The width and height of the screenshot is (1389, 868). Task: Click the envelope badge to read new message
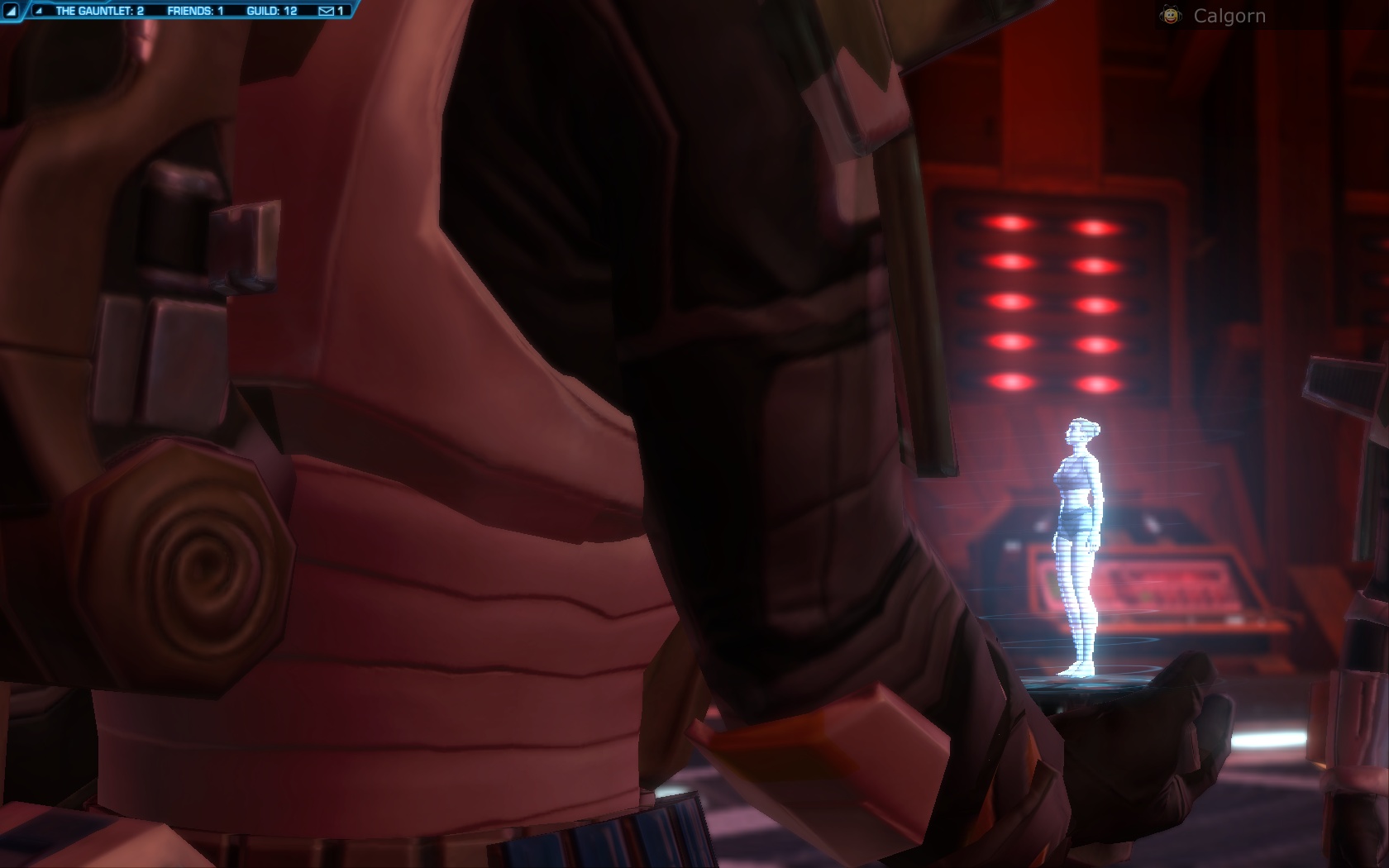[x=326, y=11]
